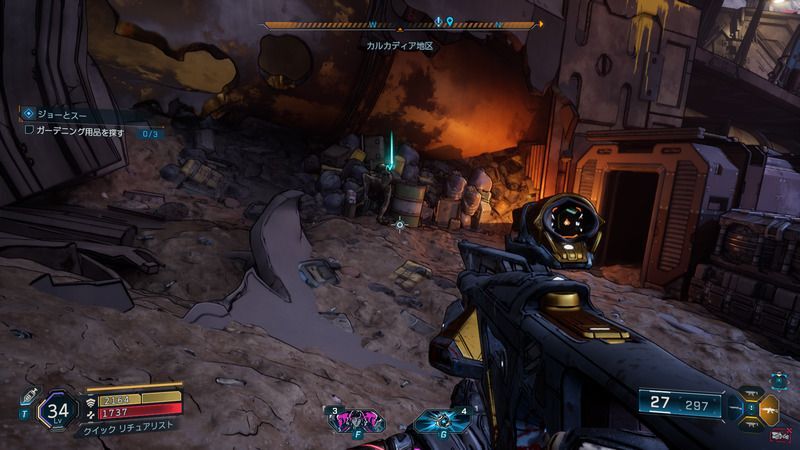The width and height of the screenshot is (800, 450).
Task: Use the repair kit syringe icon
Action: pos(28,393)
